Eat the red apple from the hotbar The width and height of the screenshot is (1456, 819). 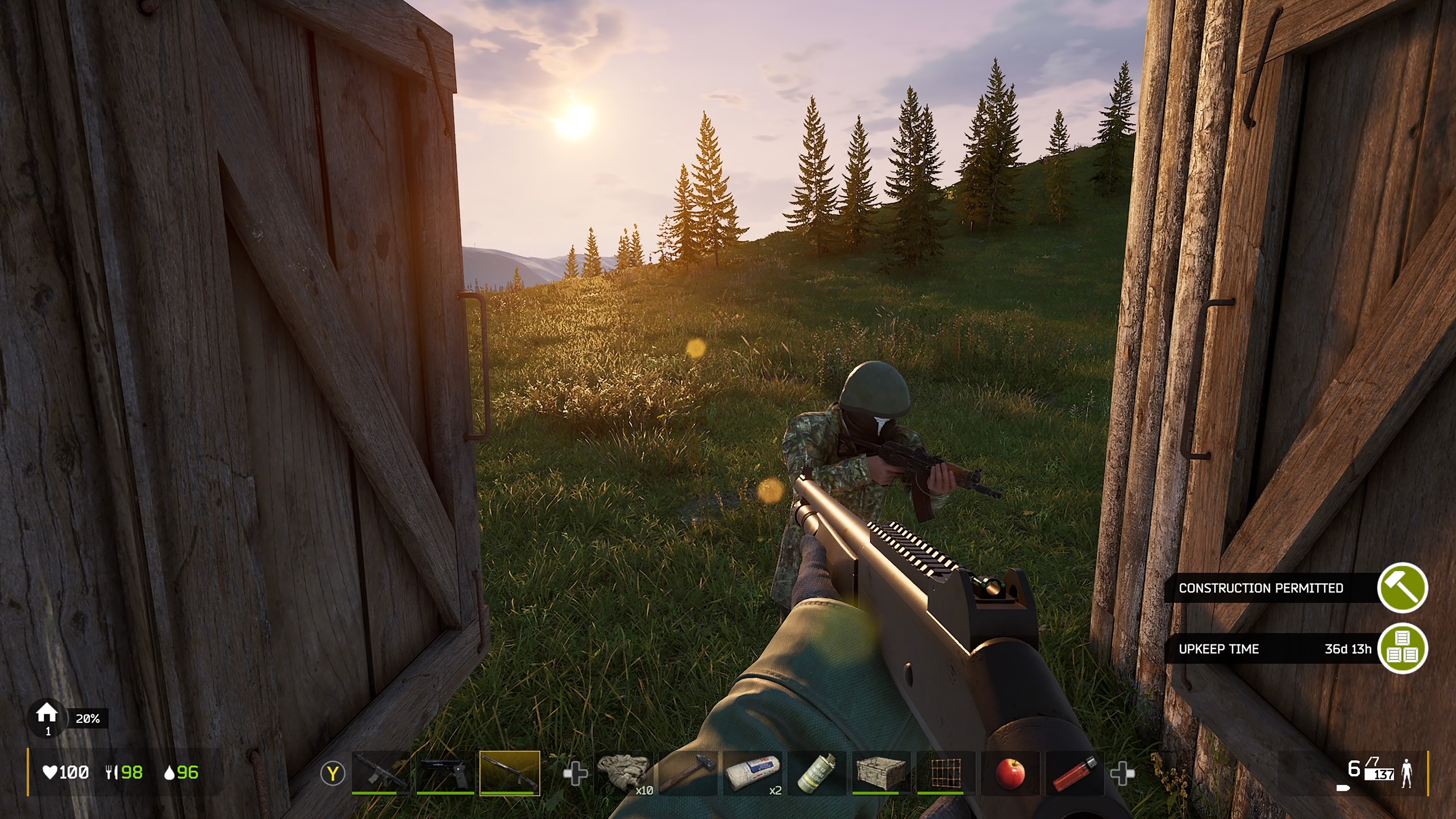pyautogui.click(x=1010, y=772)
